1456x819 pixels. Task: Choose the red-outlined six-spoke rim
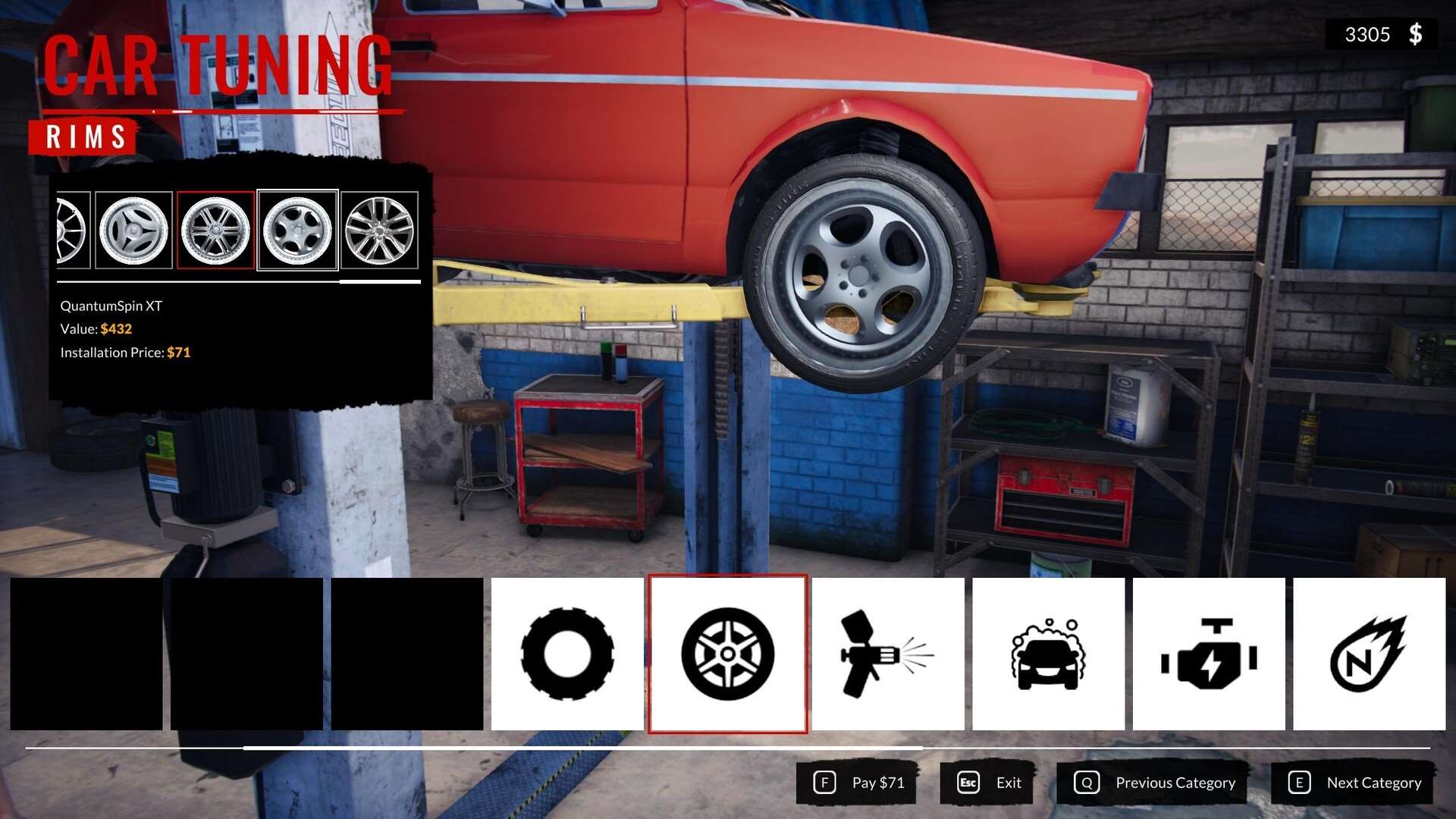point(215,231)
